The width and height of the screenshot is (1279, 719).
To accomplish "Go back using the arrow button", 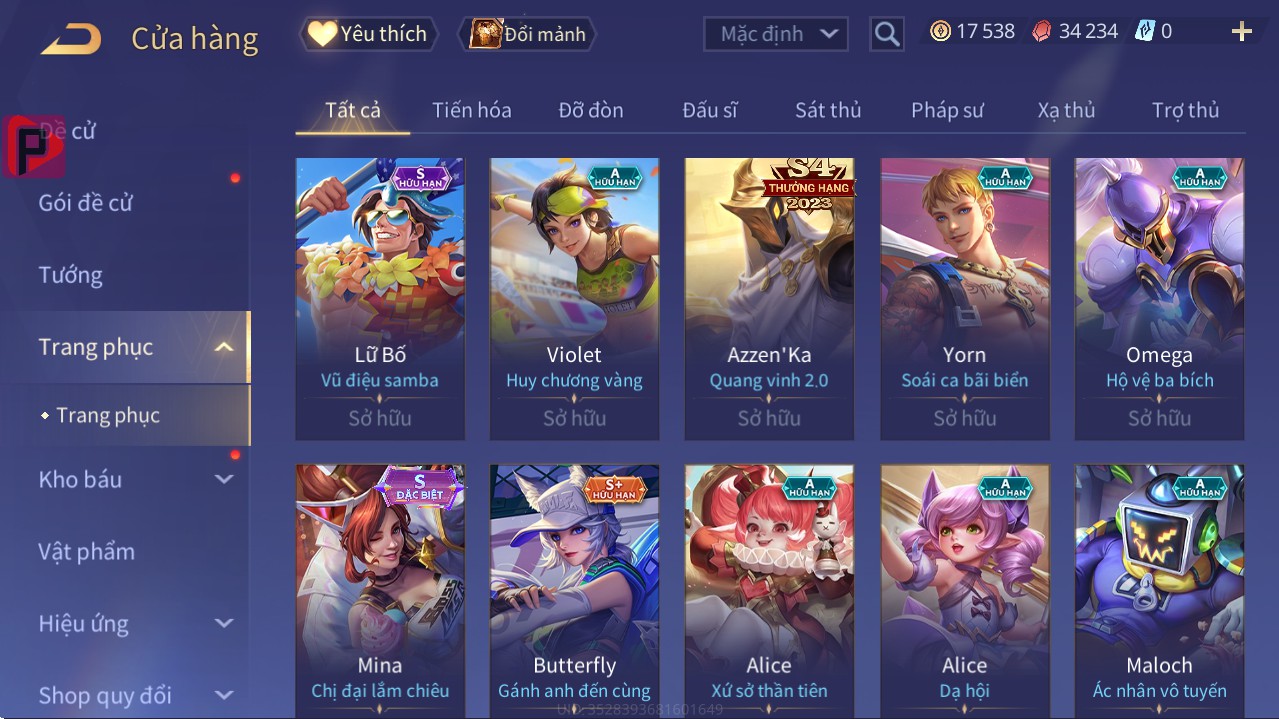I will coord(71,40).
